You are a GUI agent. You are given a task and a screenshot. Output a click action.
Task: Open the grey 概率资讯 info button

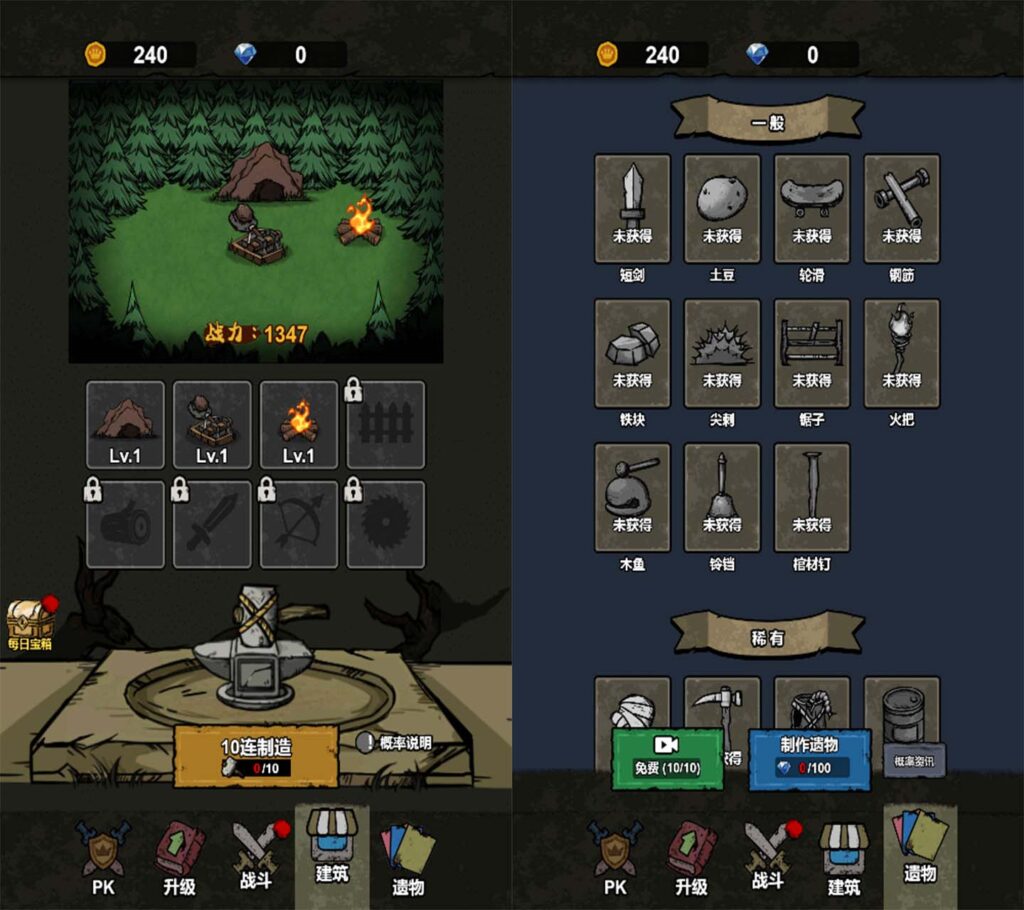click(x=913, y=760)
